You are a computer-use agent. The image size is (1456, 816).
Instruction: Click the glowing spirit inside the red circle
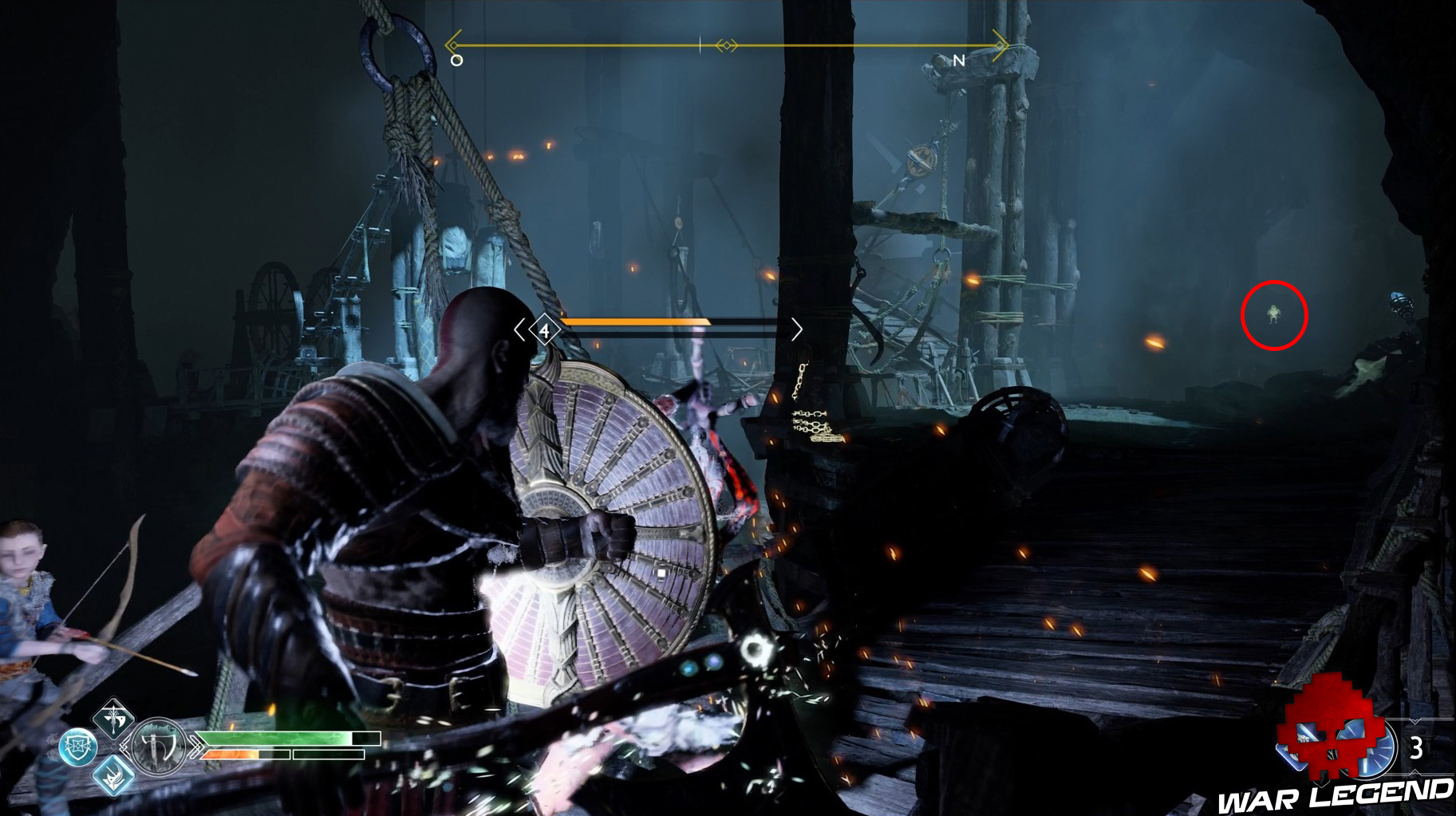coord(1274,315)
